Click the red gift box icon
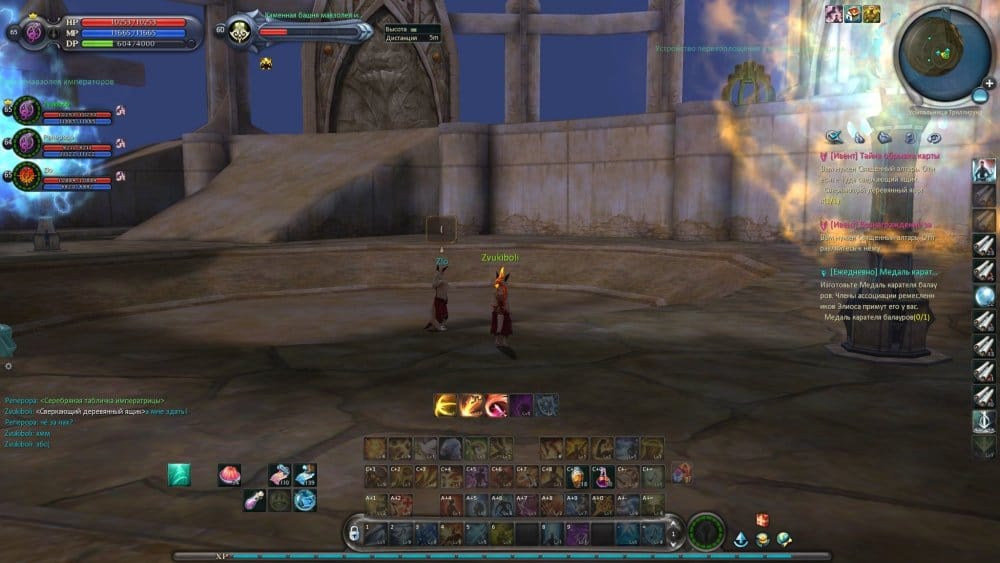The width and height of the screenshot is (1000, 563). point(762,520)
